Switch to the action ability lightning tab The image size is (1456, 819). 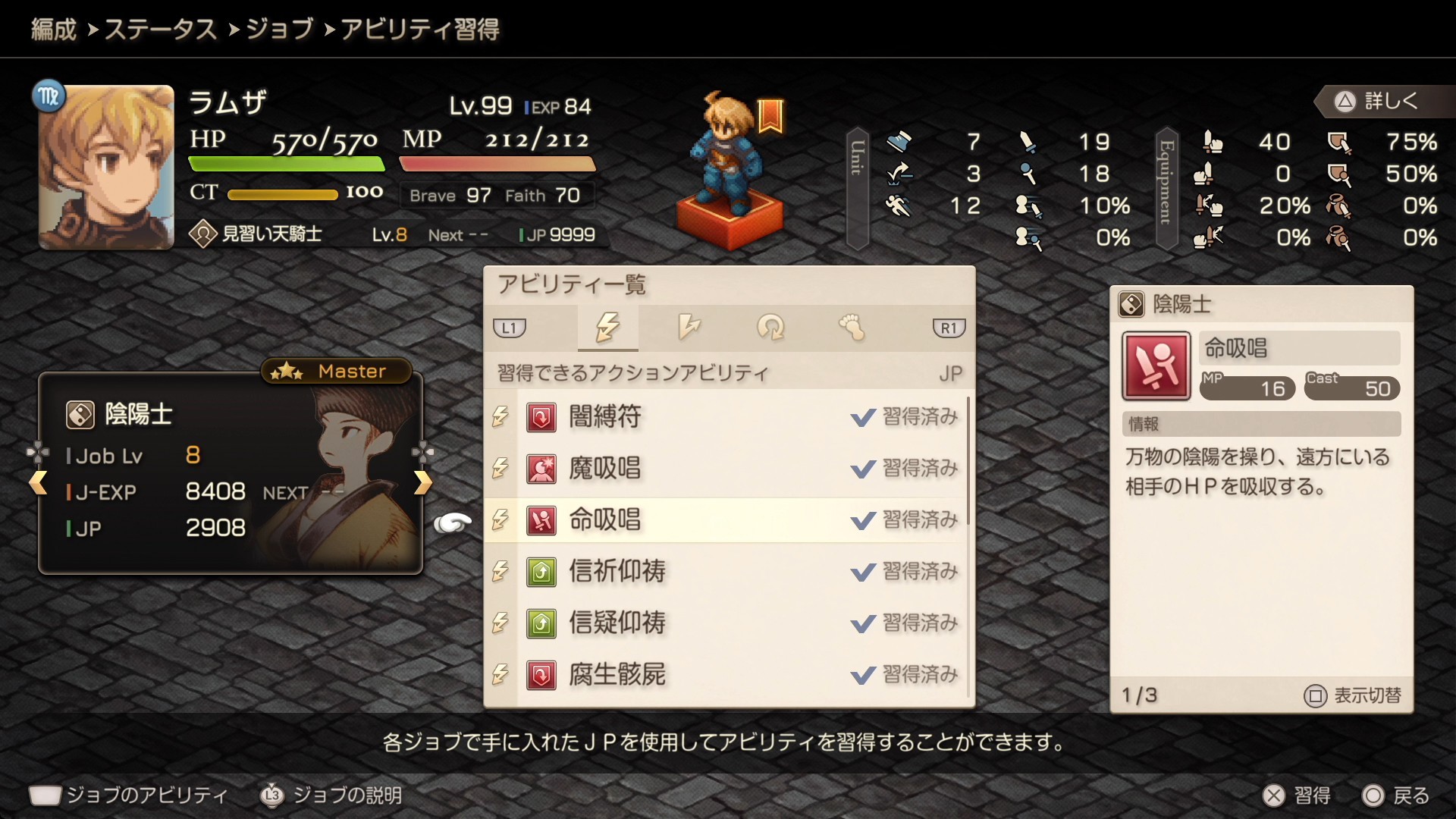click(607, 328)
